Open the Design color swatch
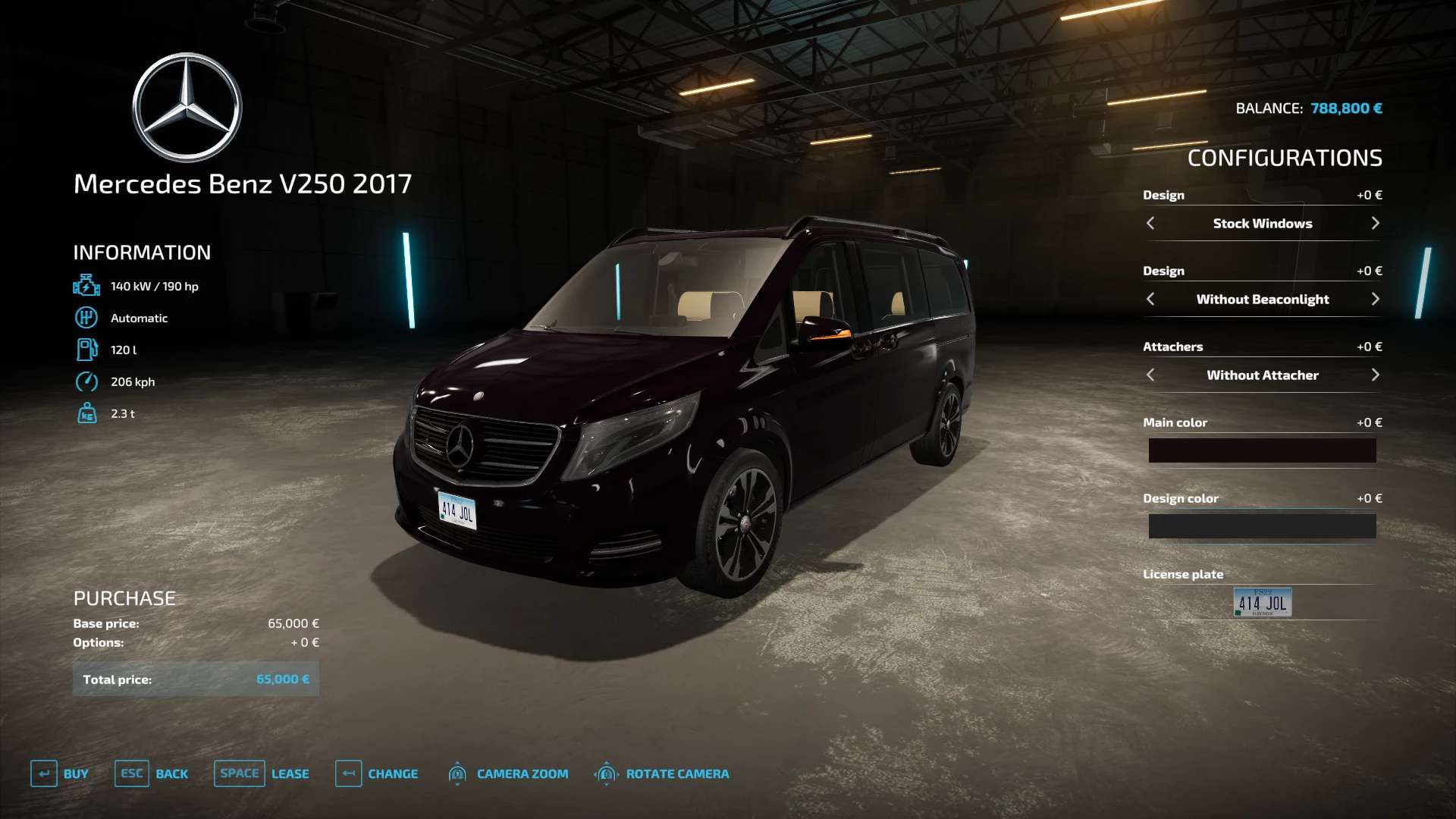The image size is (1456, 819). 1262,526
